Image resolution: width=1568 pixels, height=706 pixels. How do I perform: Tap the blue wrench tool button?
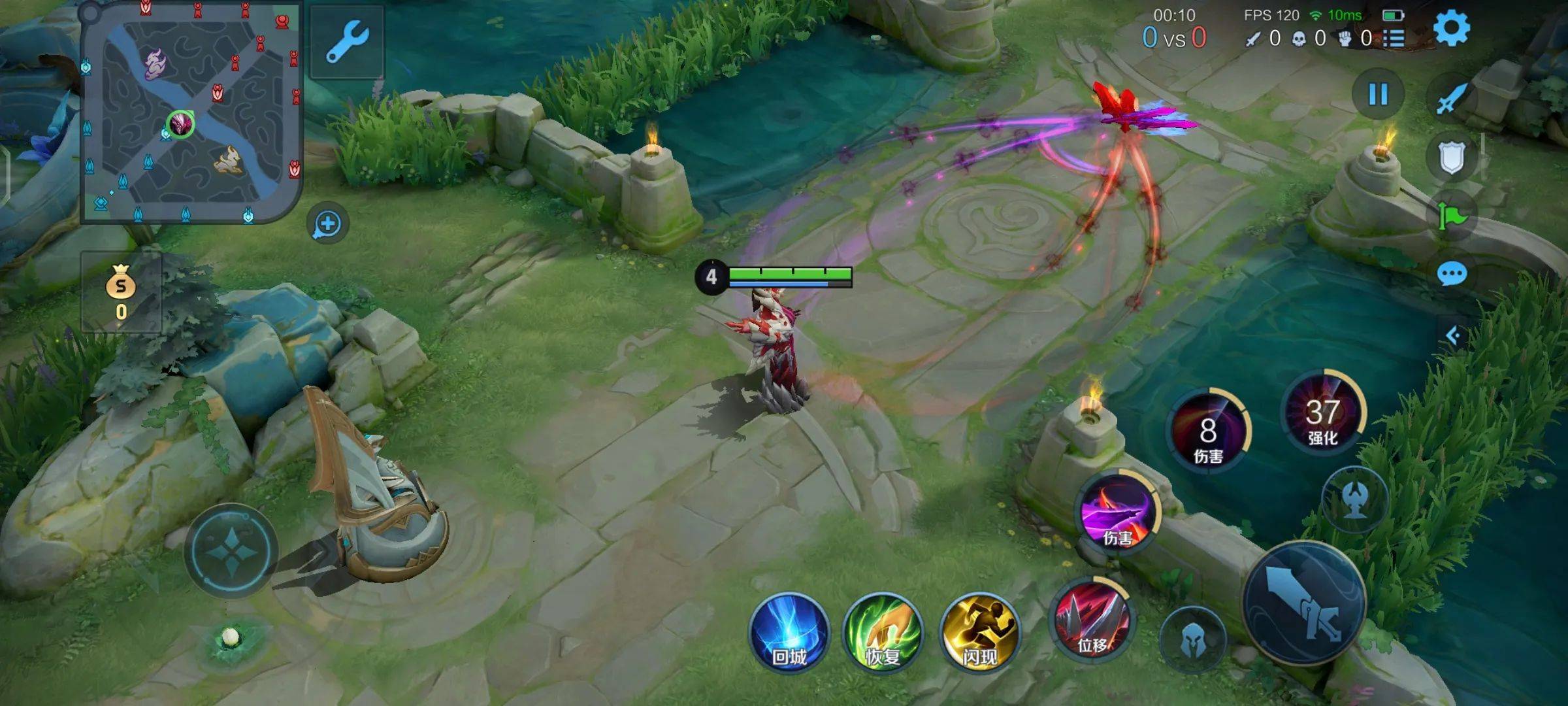(x=347, y=42)
